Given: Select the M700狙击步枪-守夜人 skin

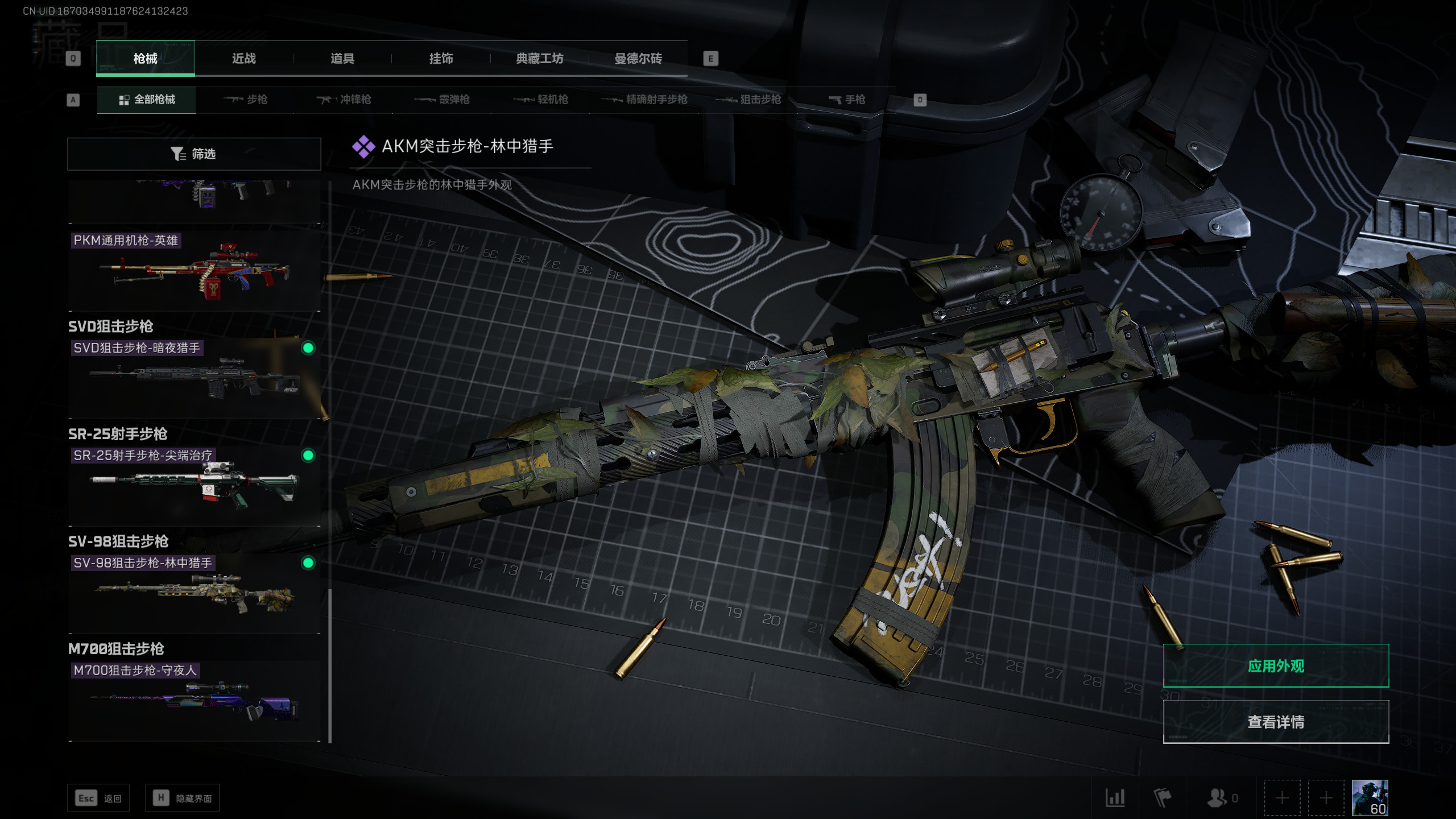Looking at the screenshot, I should 194,701.
